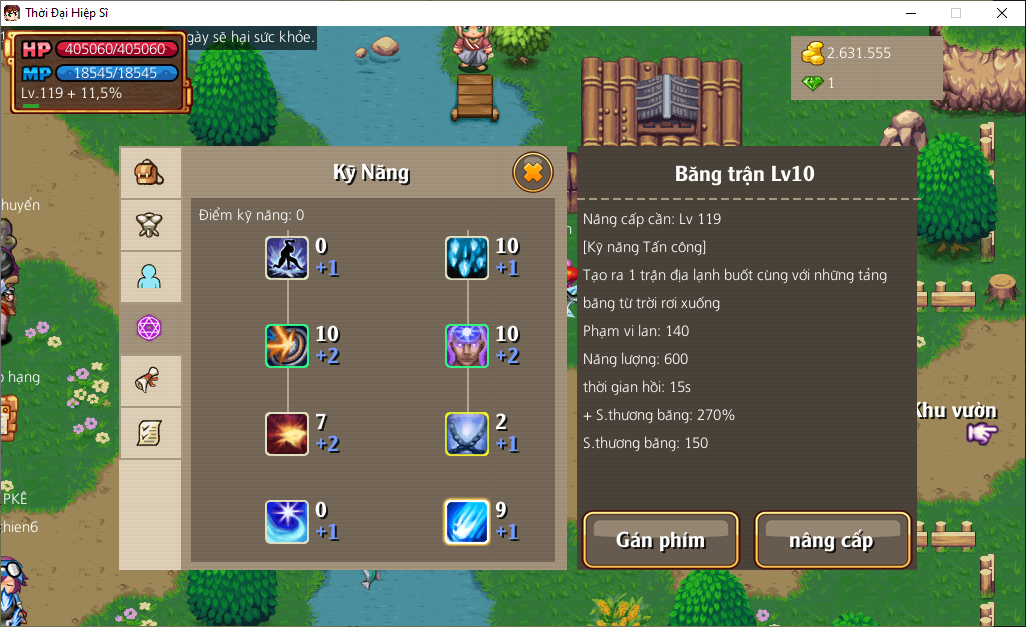Open the rolled scroll with ribbon tab
Screen dimensions: 1026x627
[x=150, y=381]
